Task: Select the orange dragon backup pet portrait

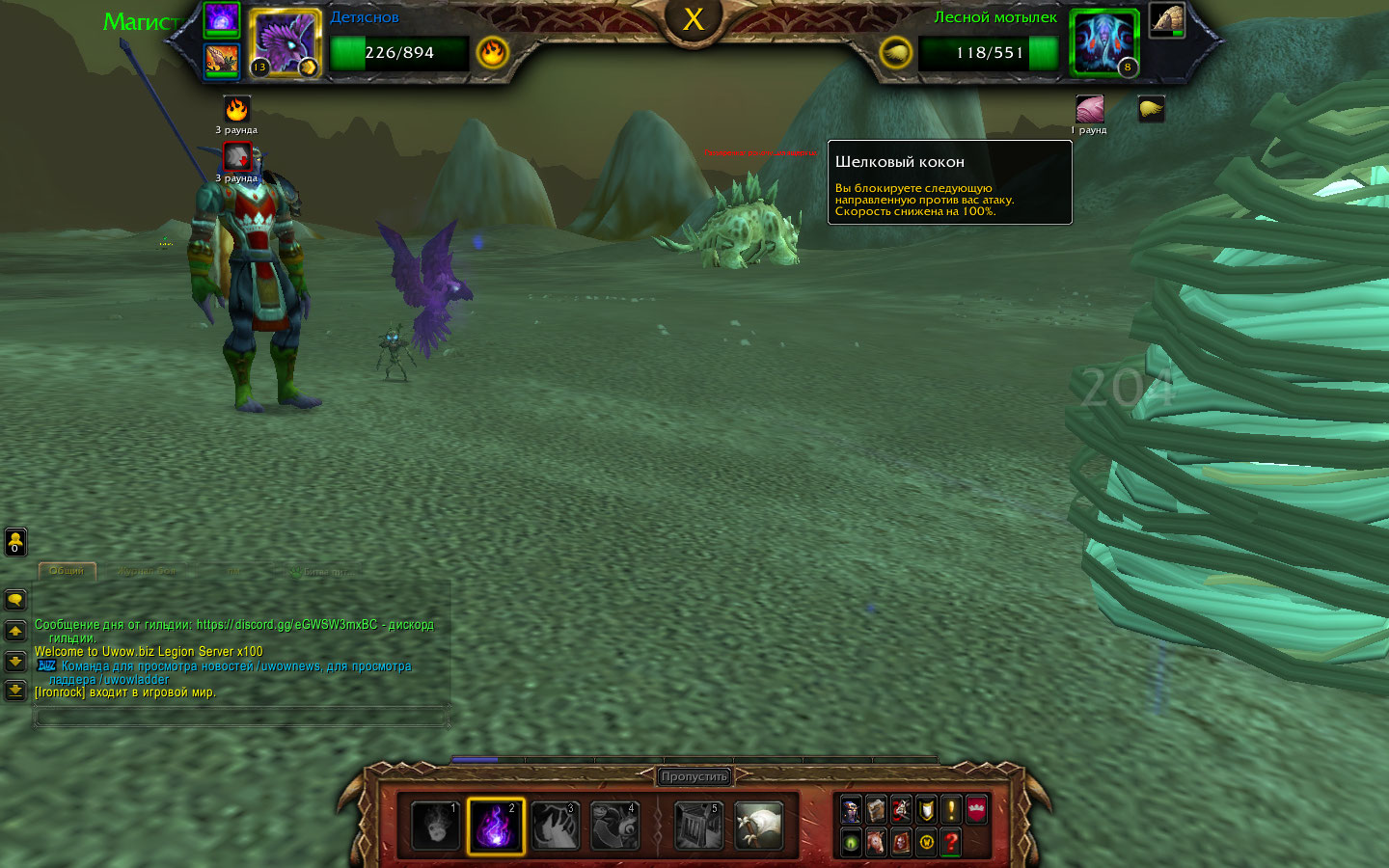Action: [222, 61]
